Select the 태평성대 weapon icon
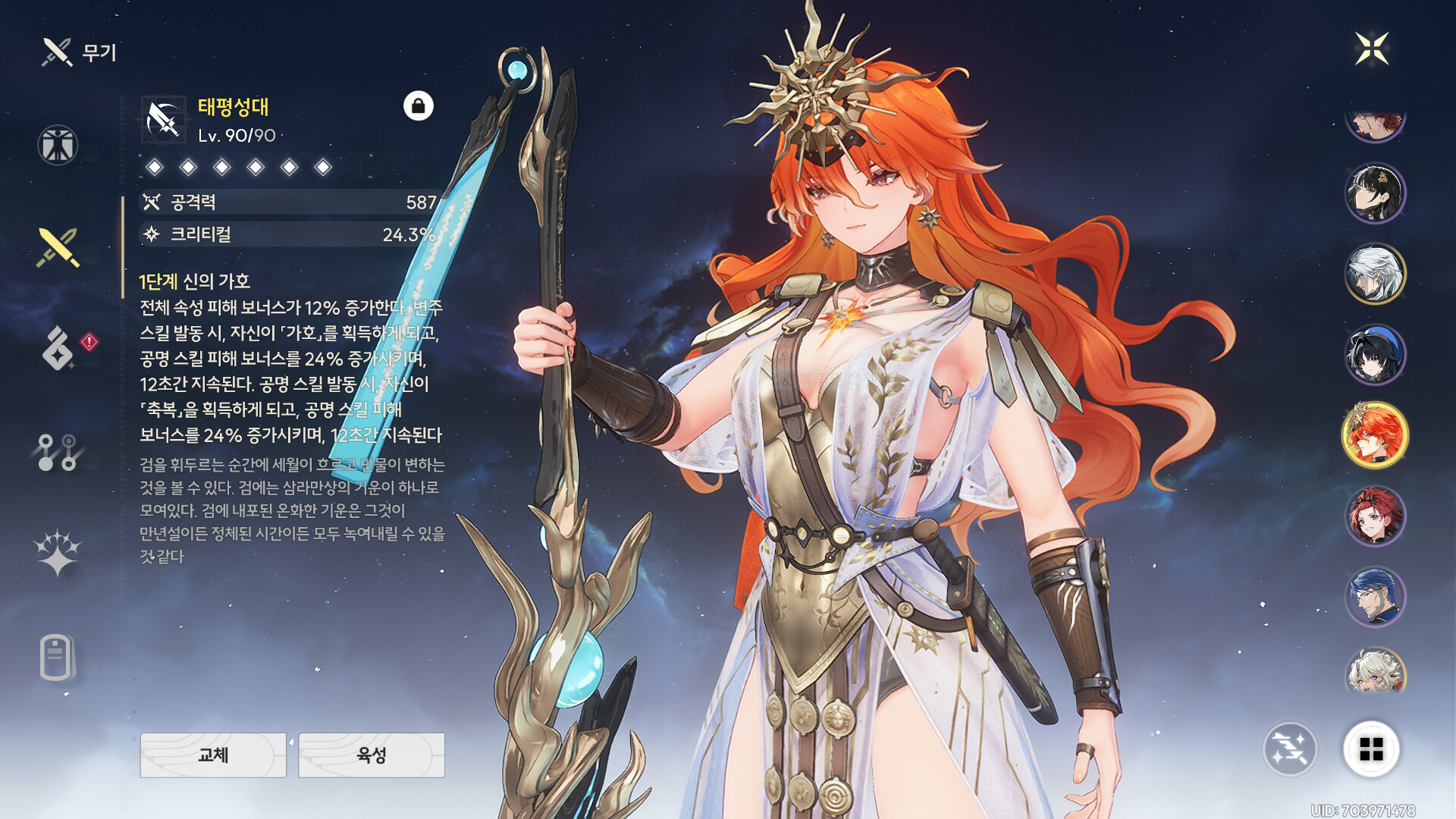The height and width of the screenshot is (819, 1456). [163, 120]
